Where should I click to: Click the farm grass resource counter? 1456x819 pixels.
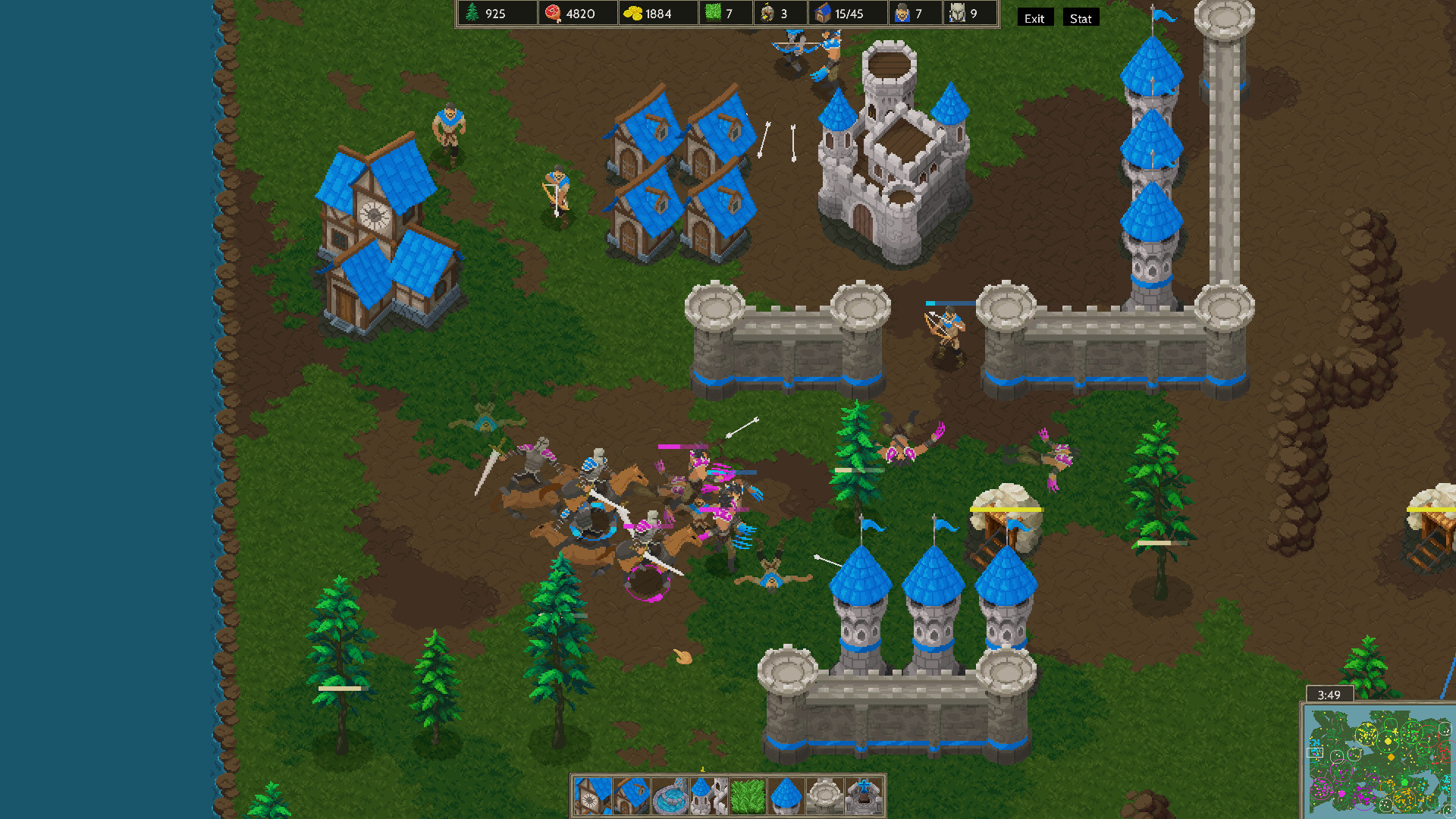(713, 13)
